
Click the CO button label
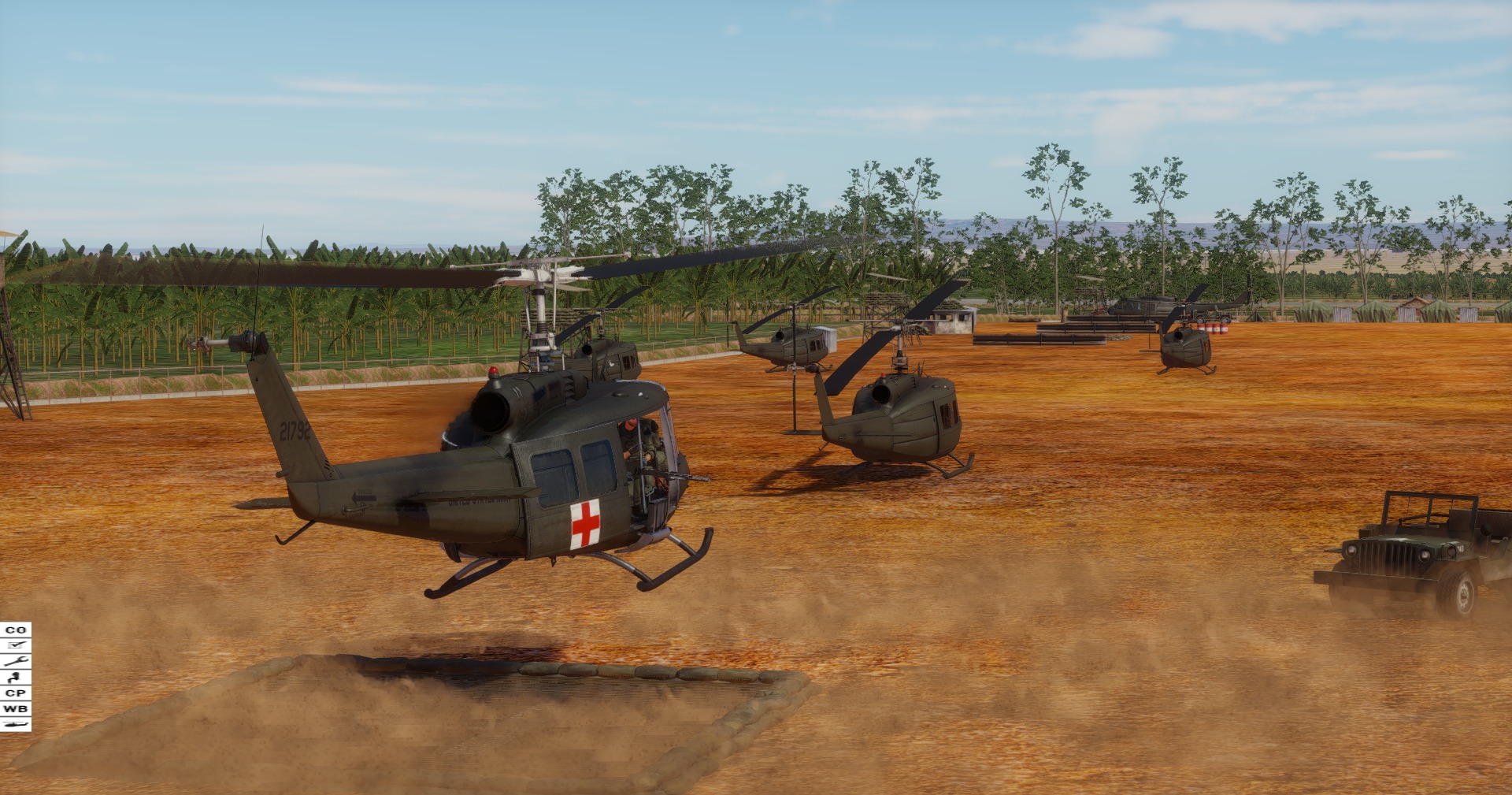[14, 630]
